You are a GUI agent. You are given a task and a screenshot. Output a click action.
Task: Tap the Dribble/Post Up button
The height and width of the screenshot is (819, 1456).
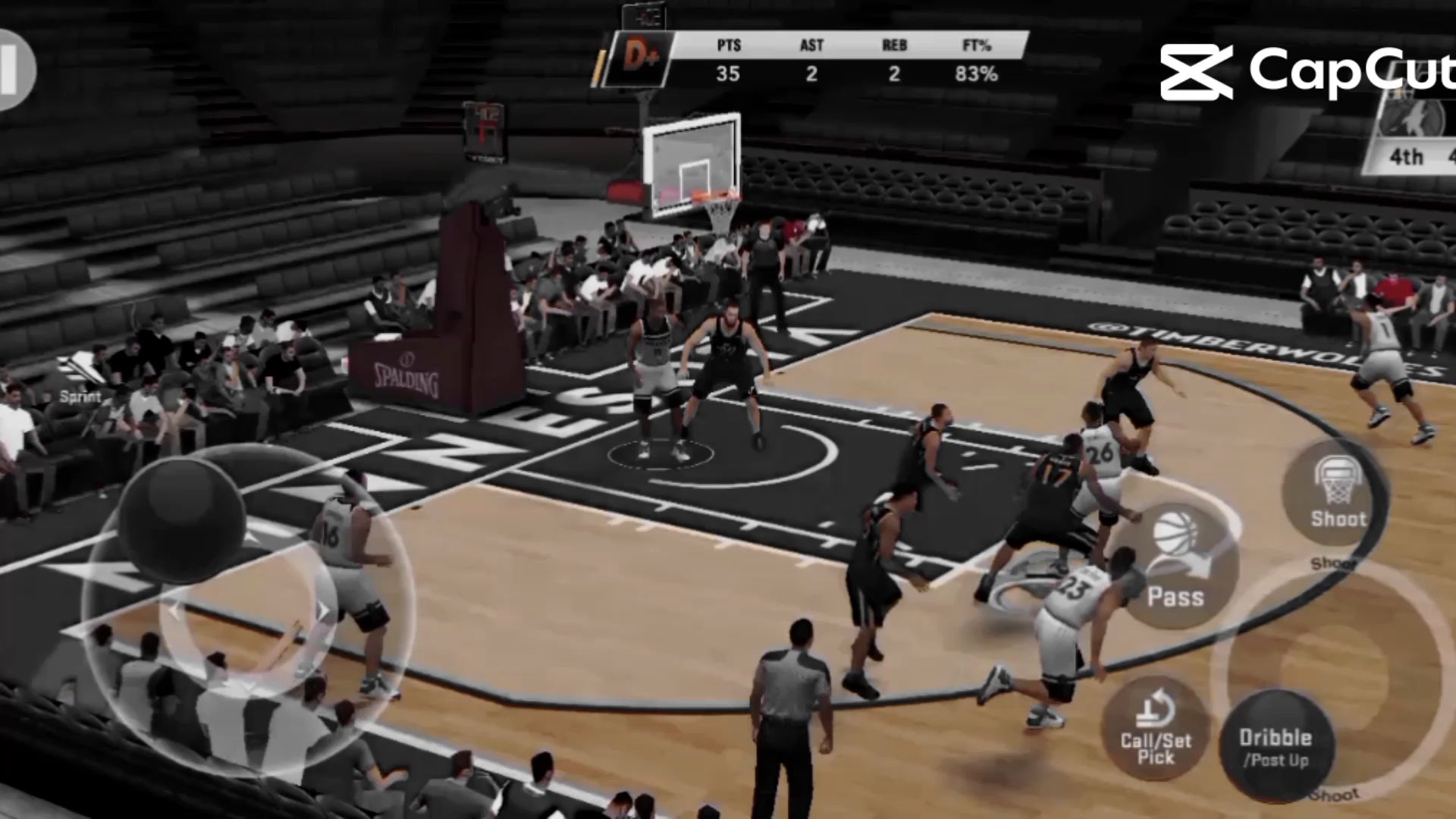[1276, 745]
